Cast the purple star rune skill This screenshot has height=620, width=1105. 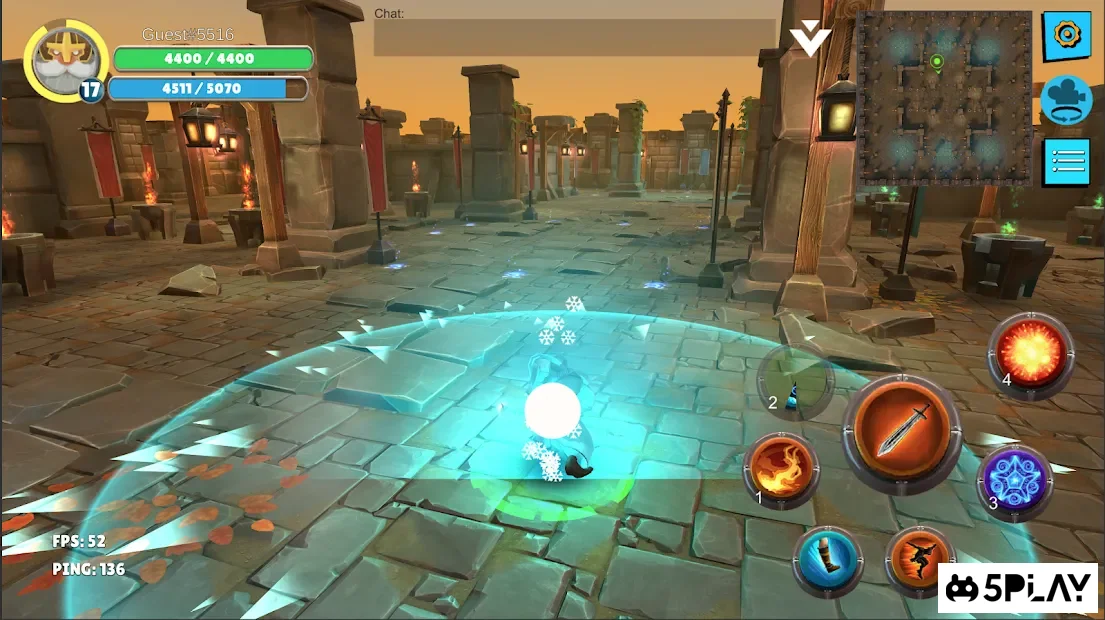coord(1013,481)
